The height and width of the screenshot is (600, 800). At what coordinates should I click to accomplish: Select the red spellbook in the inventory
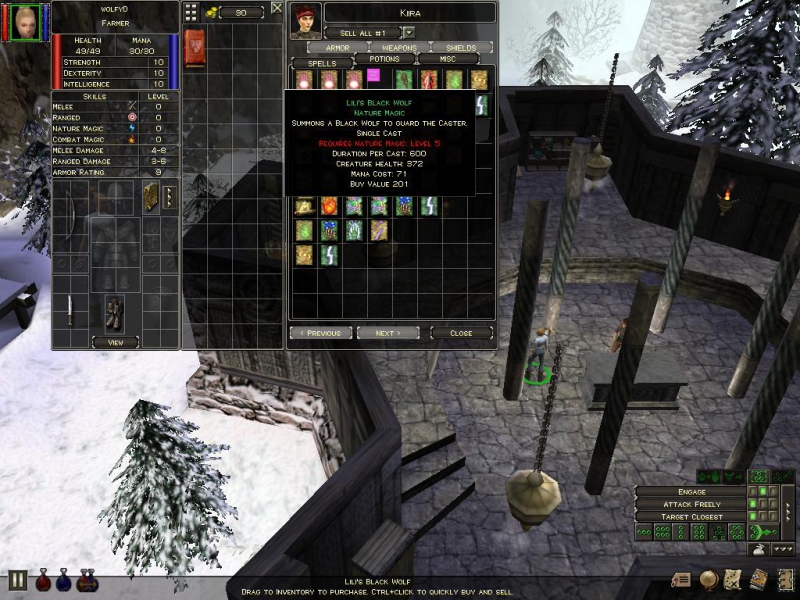(x=195, y=45)
